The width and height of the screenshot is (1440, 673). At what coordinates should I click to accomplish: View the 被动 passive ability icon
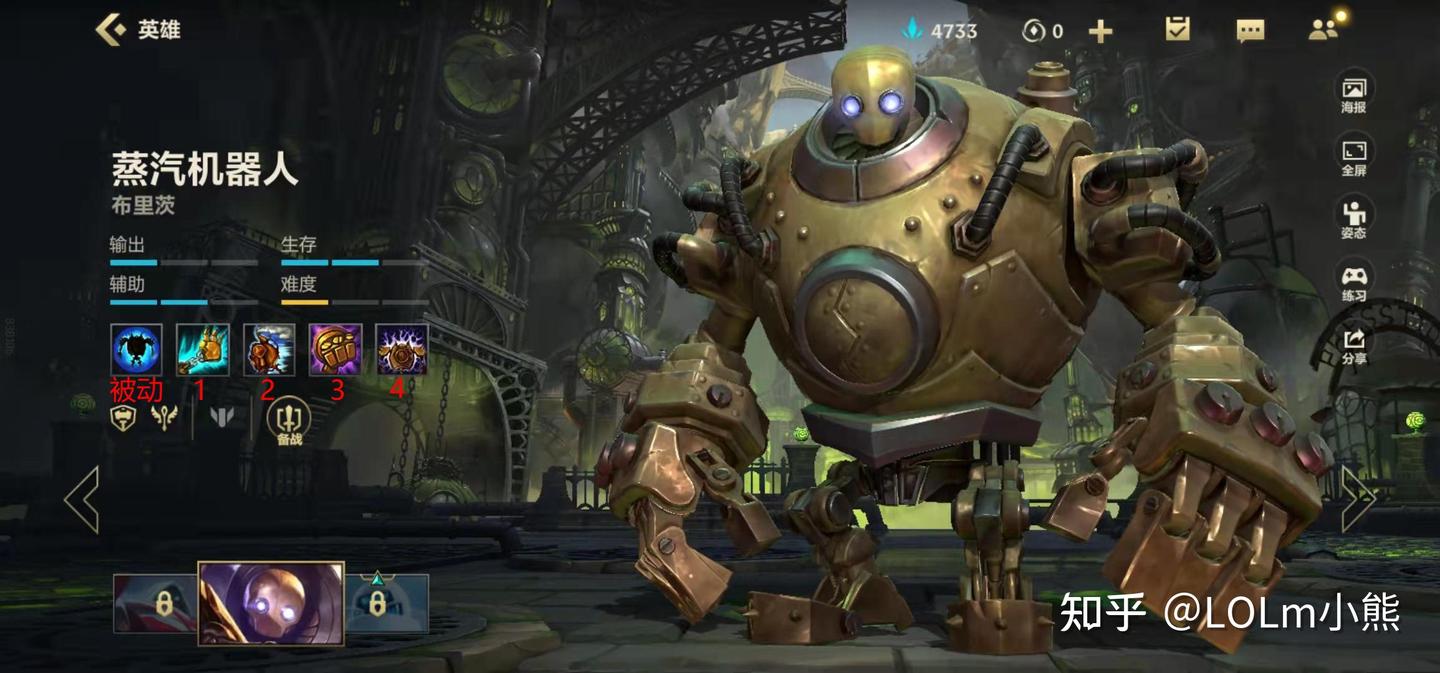coord(136,350)
